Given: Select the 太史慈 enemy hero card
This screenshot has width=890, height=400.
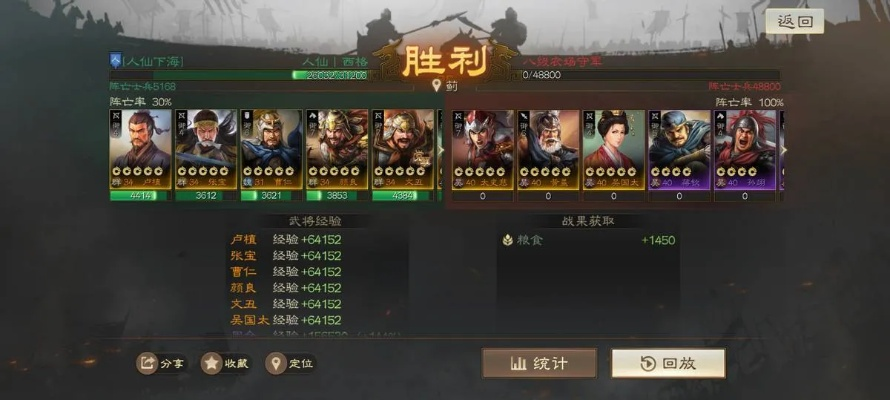Looking at the screenshot, I should click(482, 148).
